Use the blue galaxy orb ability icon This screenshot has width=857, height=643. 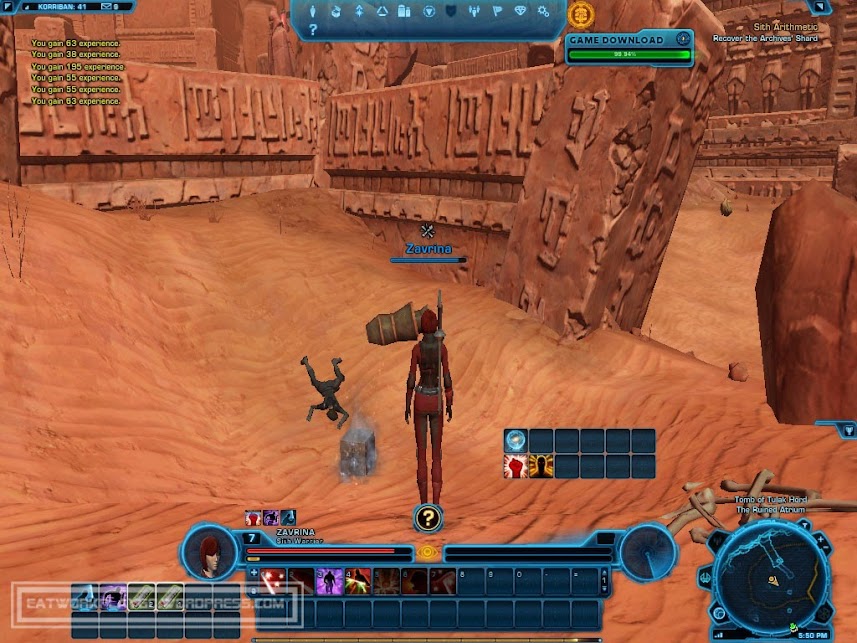click(516, 441)
